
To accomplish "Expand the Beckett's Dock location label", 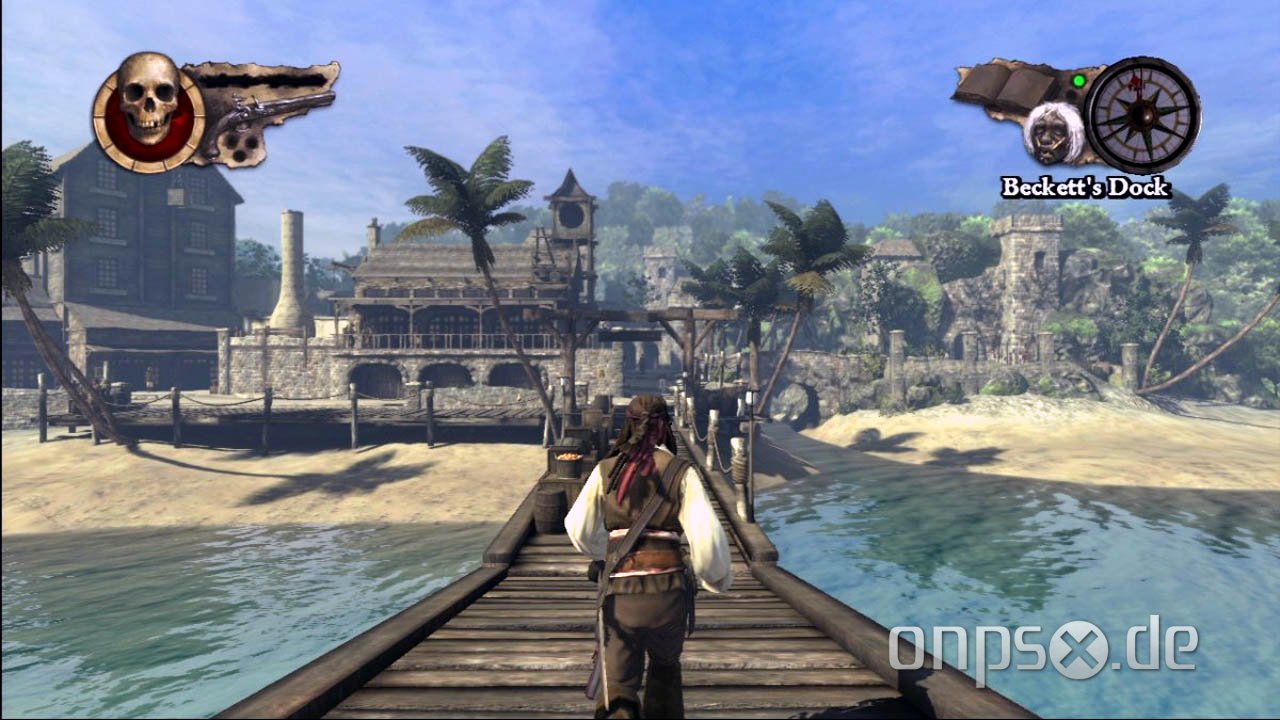I will tap(1085, 185).
